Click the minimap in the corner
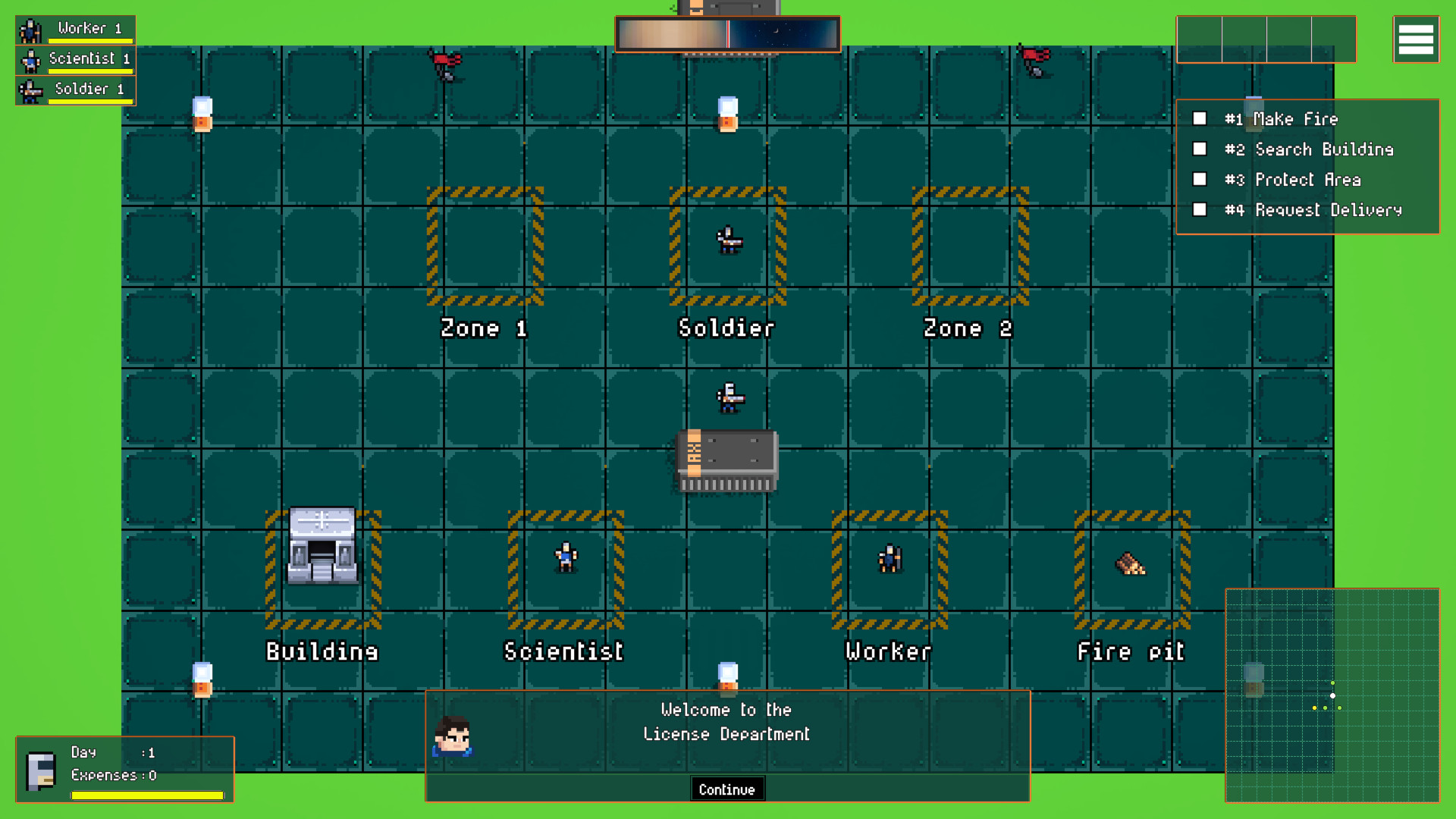Image resolution: width=1456 pixels, height=819 pixels. 1332,694
